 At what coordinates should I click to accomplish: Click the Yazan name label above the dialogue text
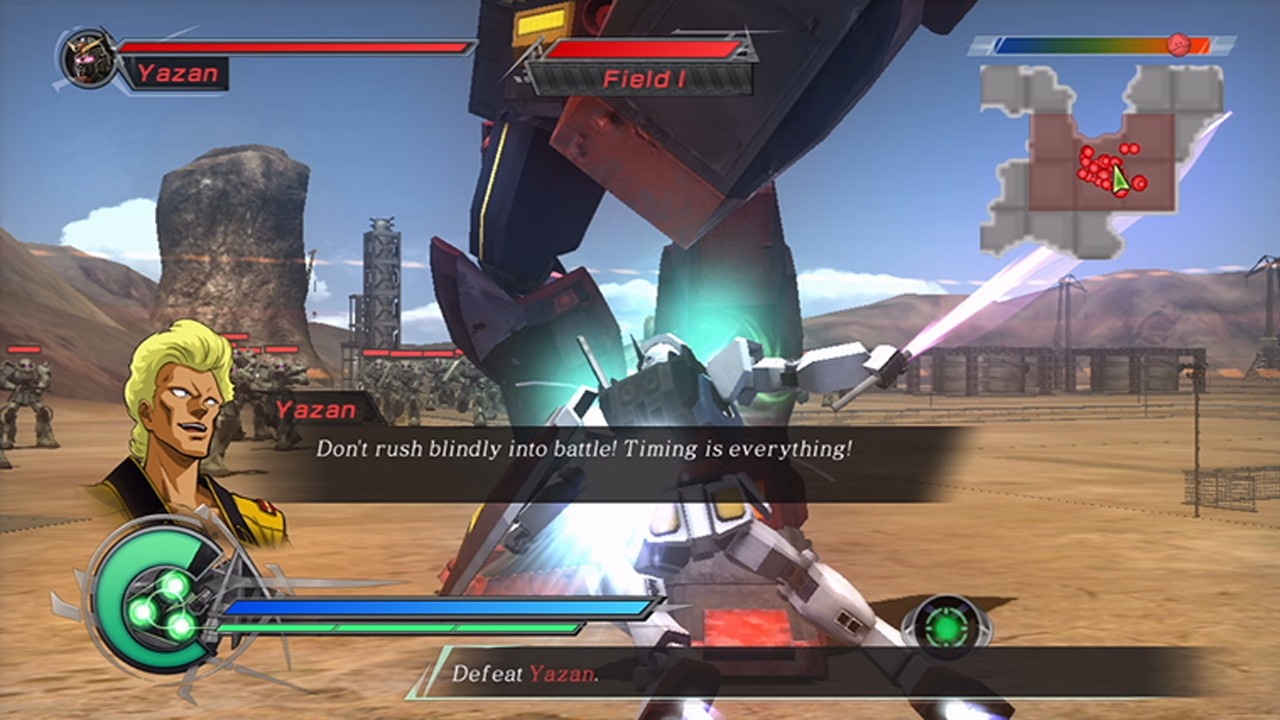pyautogui.click(x=315, y=410)
